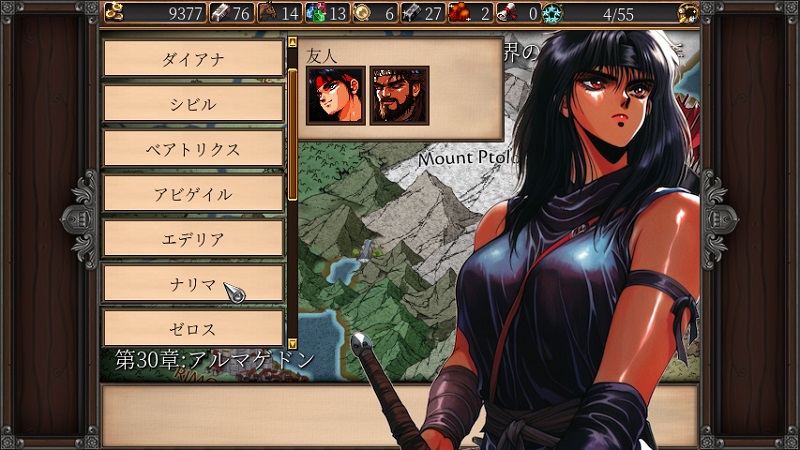Select ダイアナ from the character list
Image resolution: width=800 pixels, height=450 pixels.
(193, 58)
